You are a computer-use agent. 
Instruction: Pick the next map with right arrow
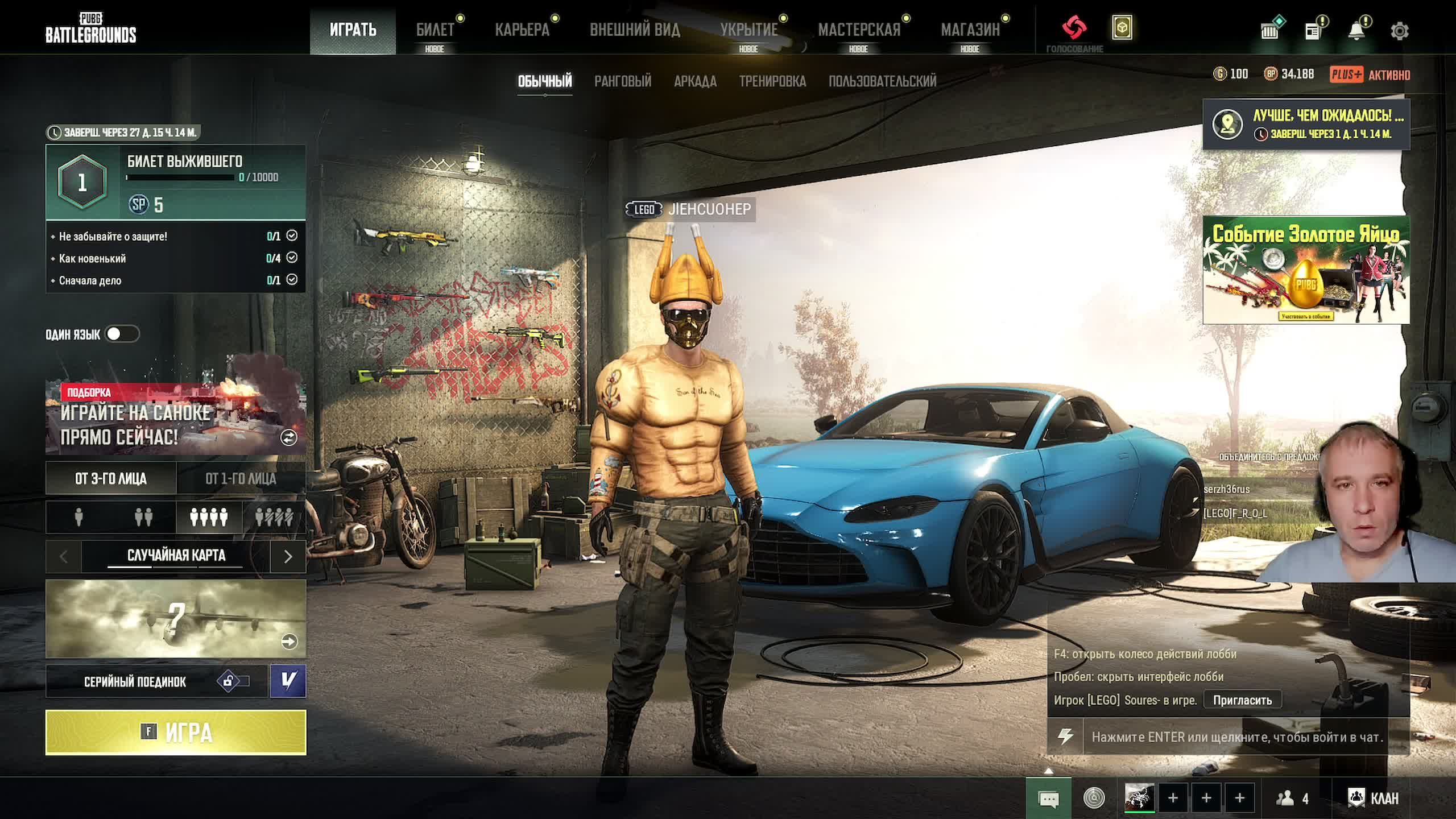tap(288, 556)
